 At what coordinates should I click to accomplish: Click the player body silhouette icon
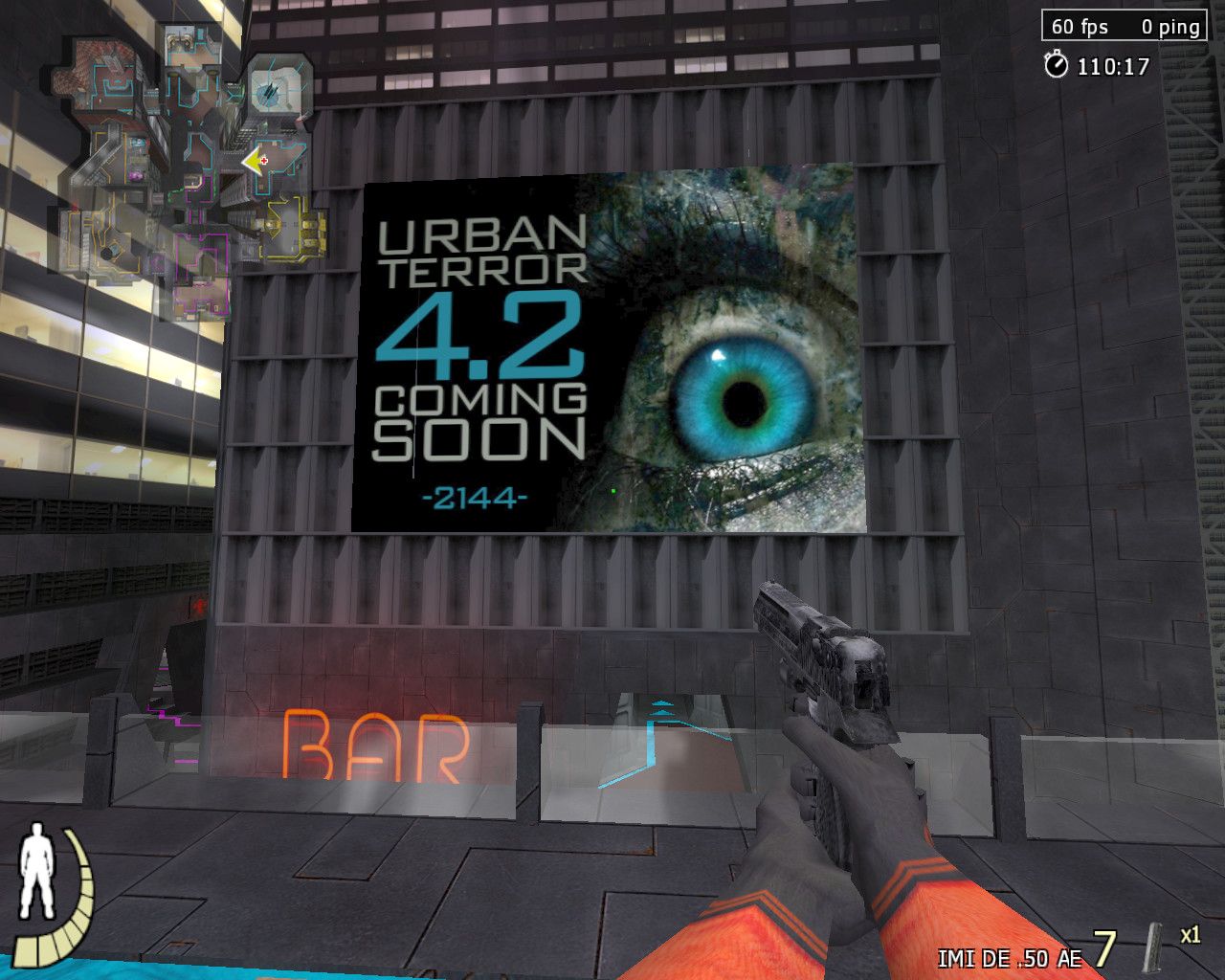coord(37,870)
